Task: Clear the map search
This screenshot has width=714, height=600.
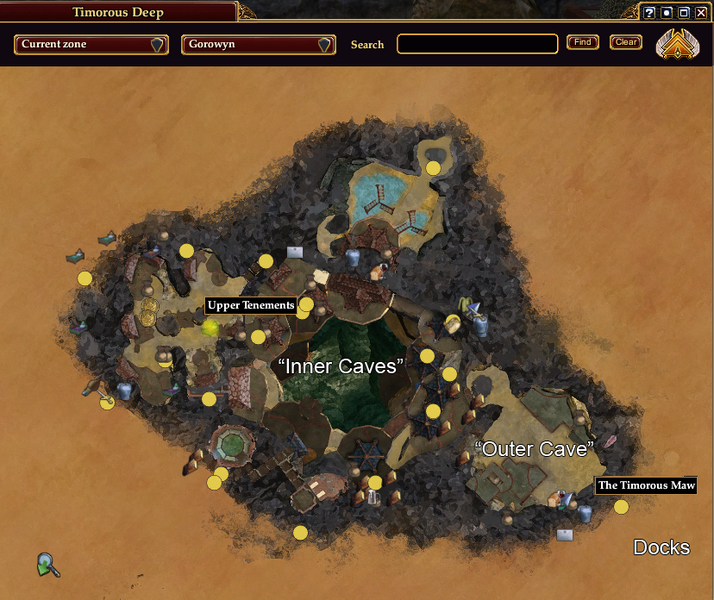Action: 626,42
